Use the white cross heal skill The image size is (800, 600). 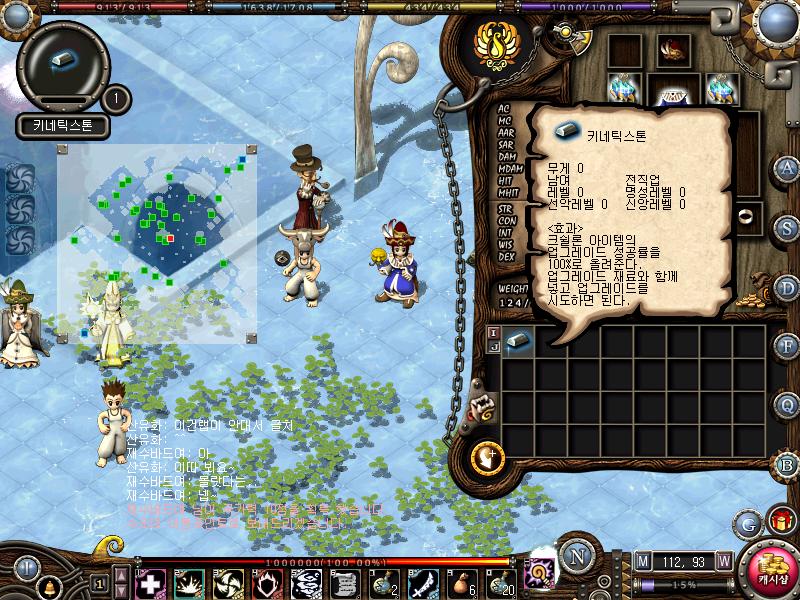pyautogui.click(x=150, y=583)
